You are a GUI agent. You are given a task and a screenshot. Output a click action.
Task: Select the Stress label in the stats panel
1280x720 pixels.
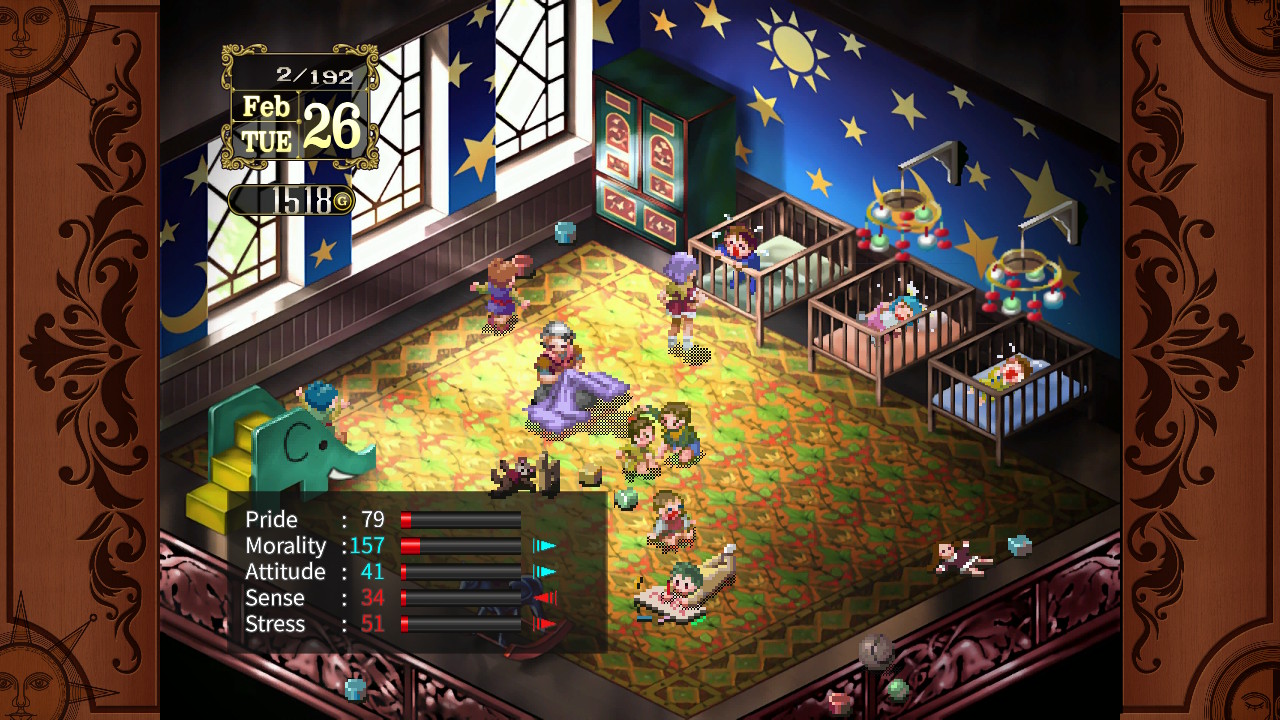(x=276, y=623)
